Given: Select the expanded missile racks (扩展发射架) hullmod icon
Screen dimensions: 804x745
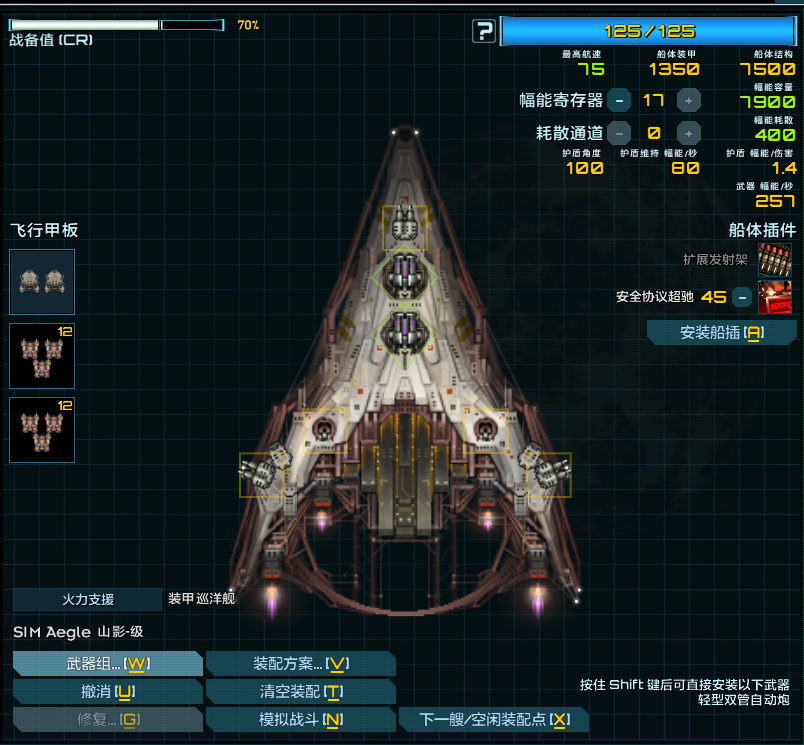Looking at the screenshot, I should click(x=775, y=259).
